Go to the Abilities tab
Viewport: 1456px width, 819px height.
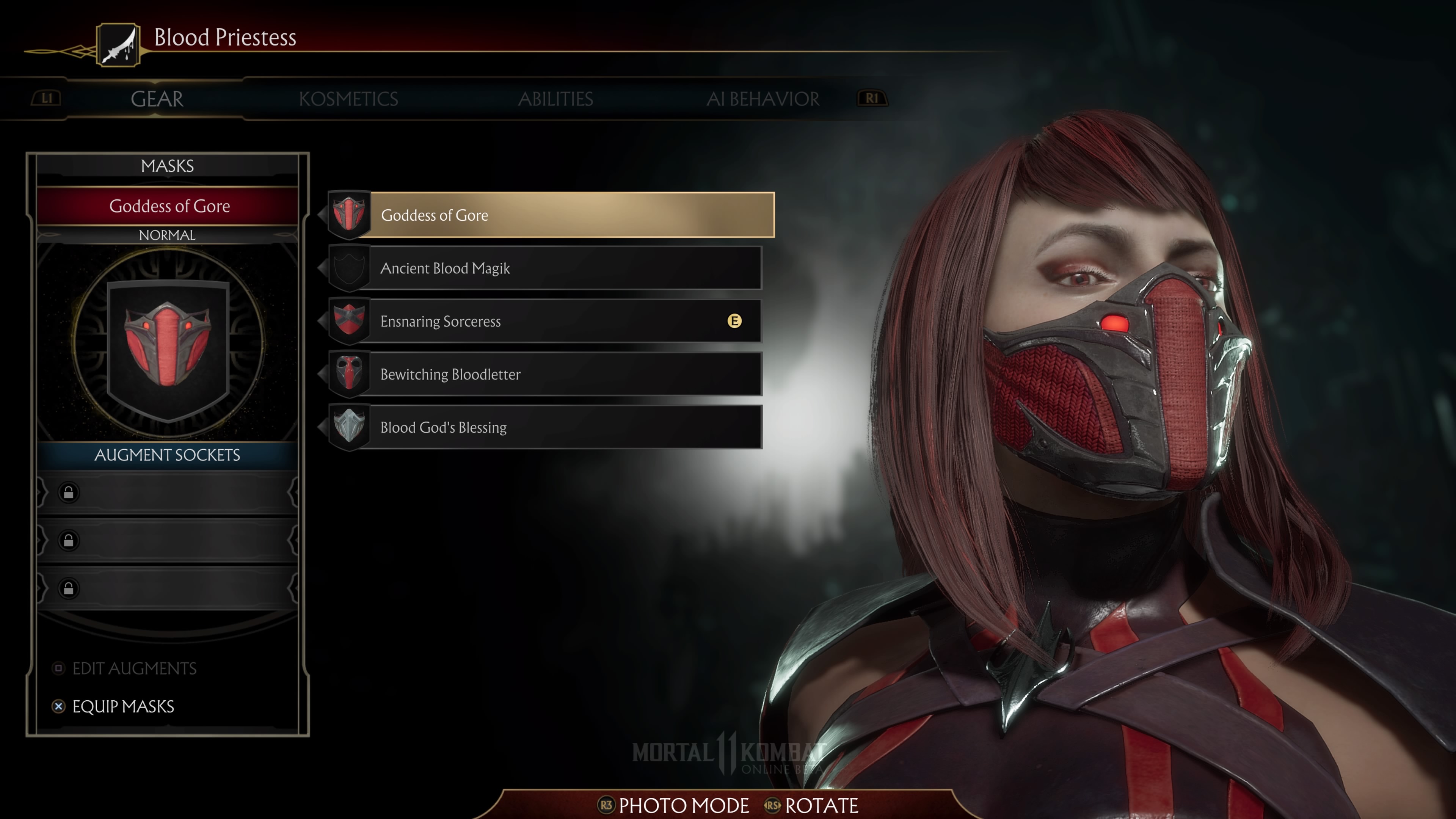pyautogui.click(x=555, y=99)
